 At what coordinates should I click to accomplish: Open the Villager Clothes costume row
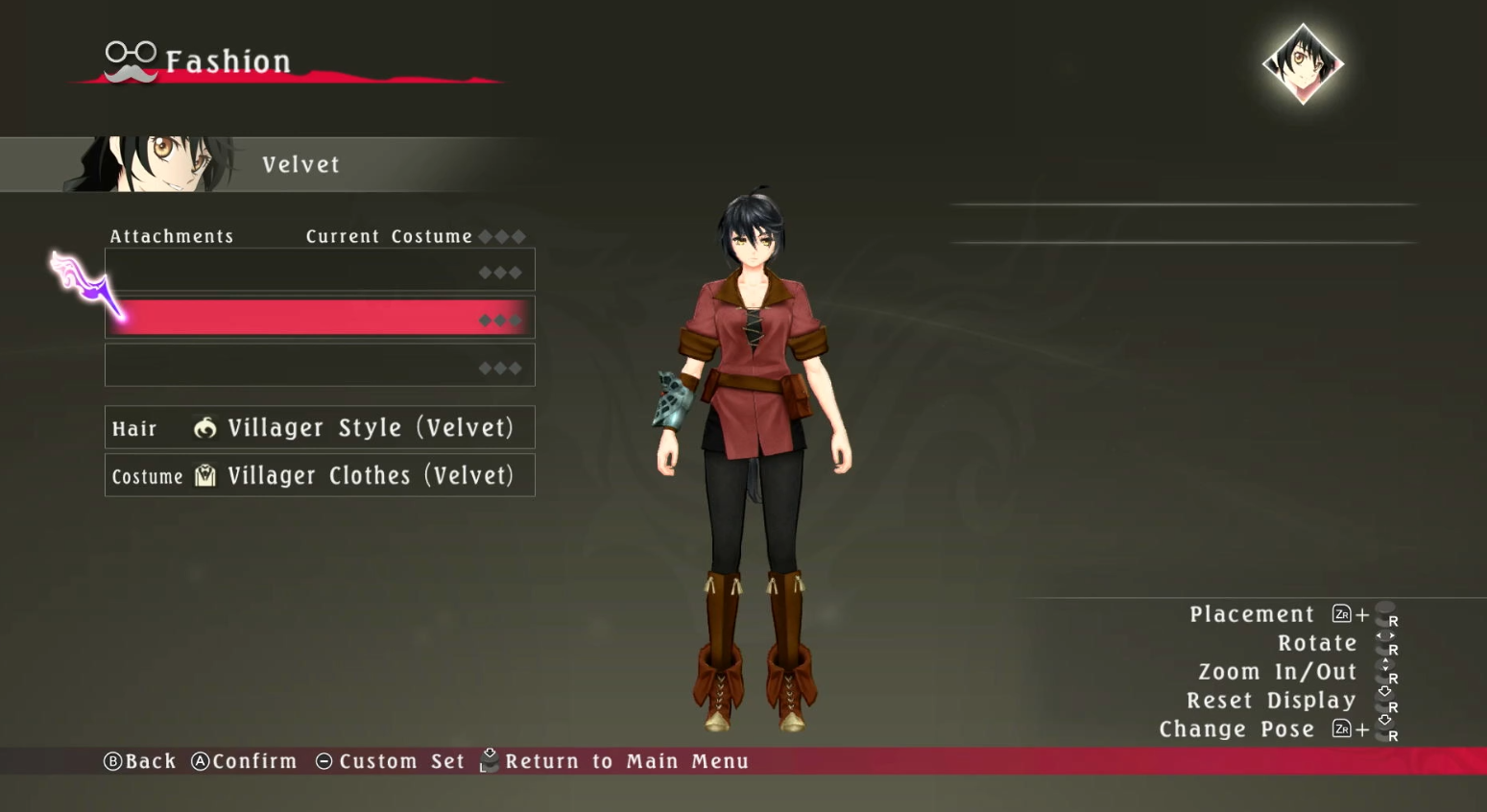(x=320, y=476)
